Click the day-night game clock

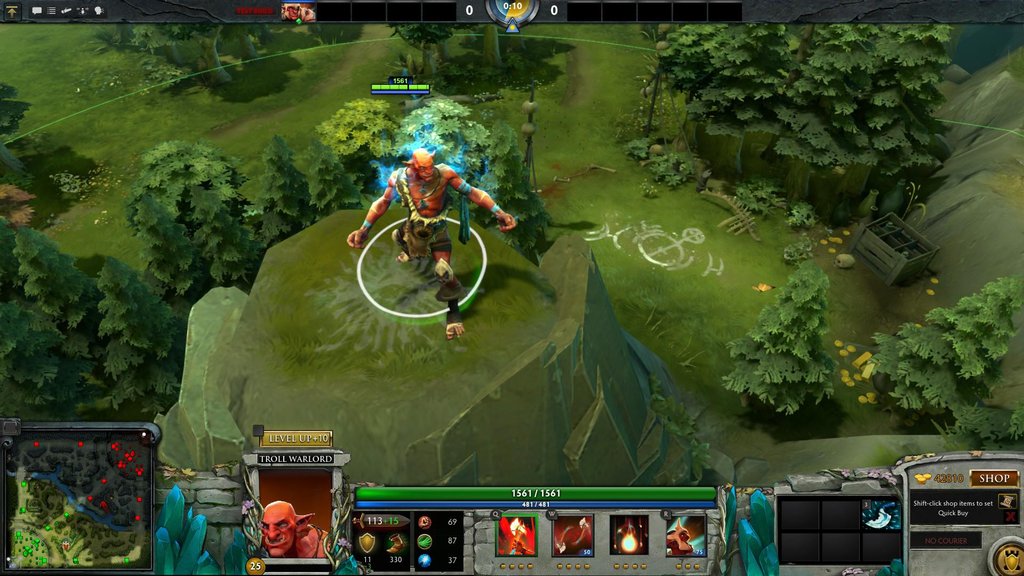pyautogui.click(x=512, y=10)
